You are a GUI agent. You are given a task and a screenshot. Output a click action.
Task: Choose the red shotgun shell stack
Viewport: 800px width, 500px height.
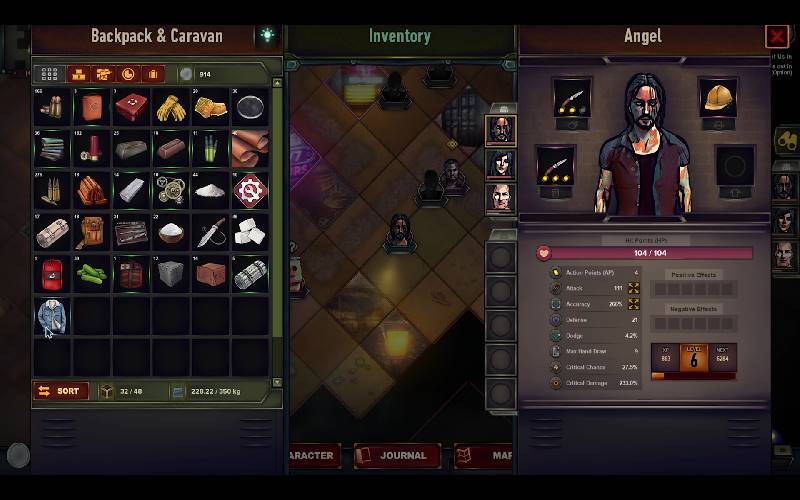(x=92, y=149)
